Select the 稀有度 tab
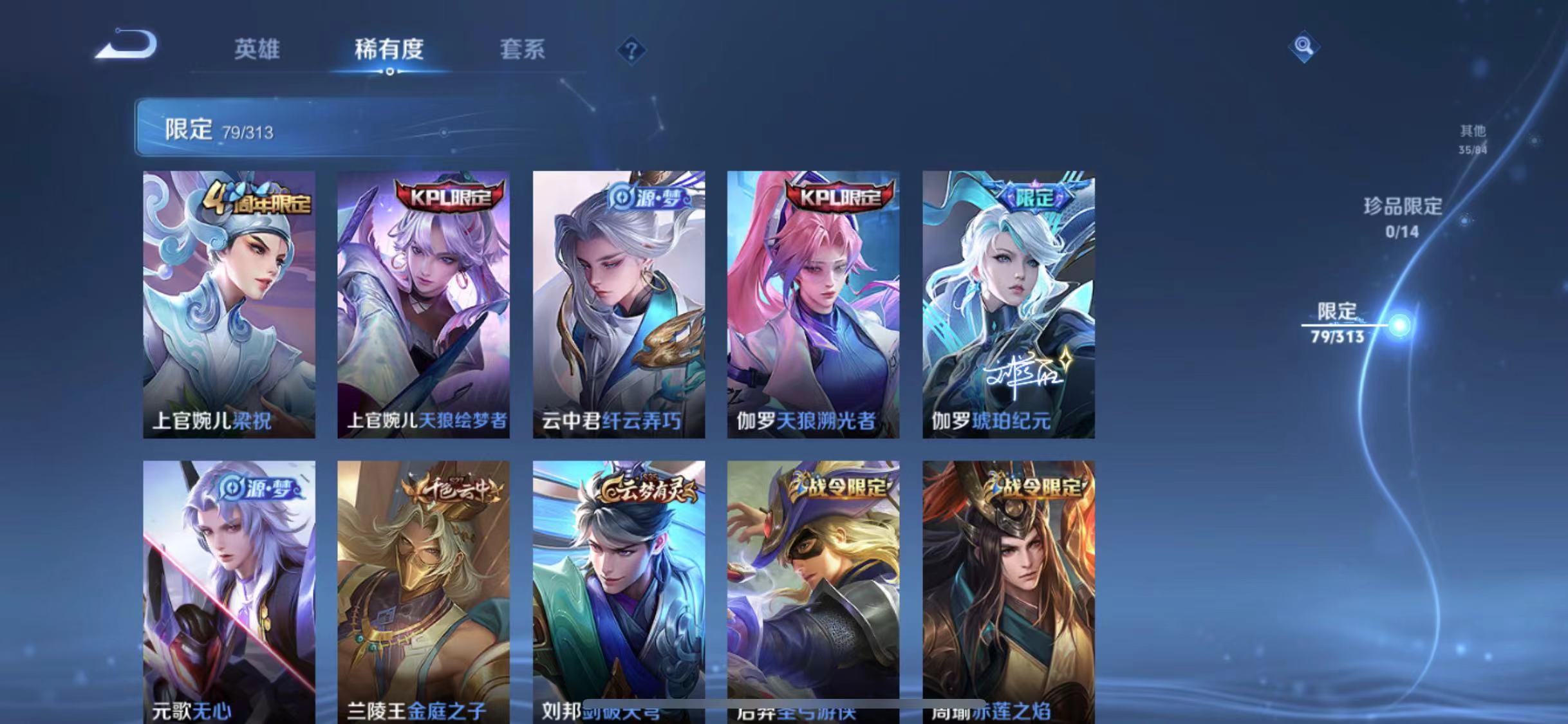Screen dimensions: 1568x724 [x=389, y=50]
